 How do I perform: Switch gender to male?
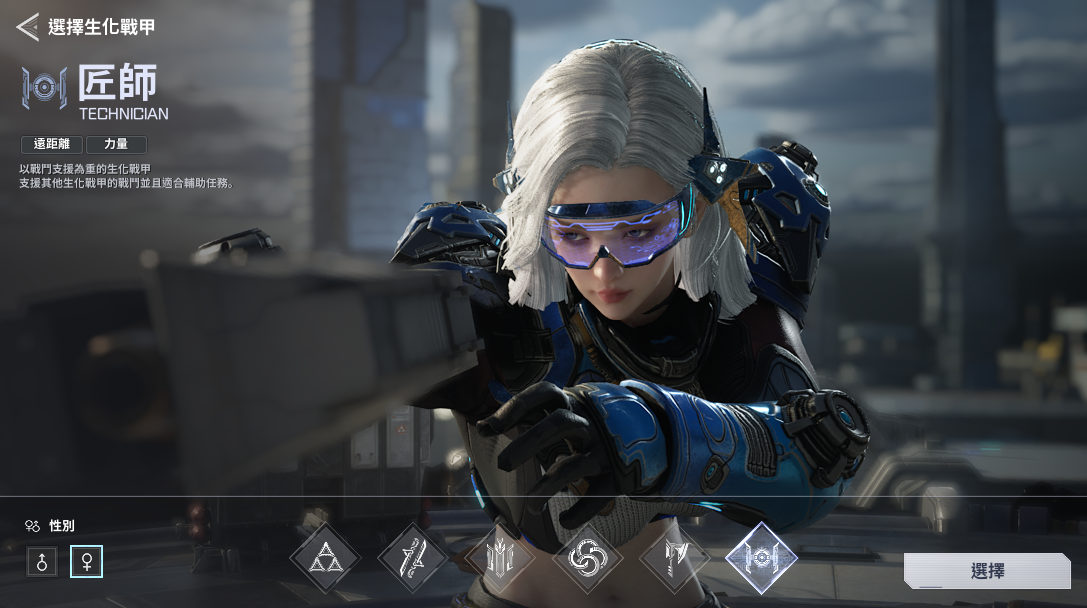(x=42, y=562)
